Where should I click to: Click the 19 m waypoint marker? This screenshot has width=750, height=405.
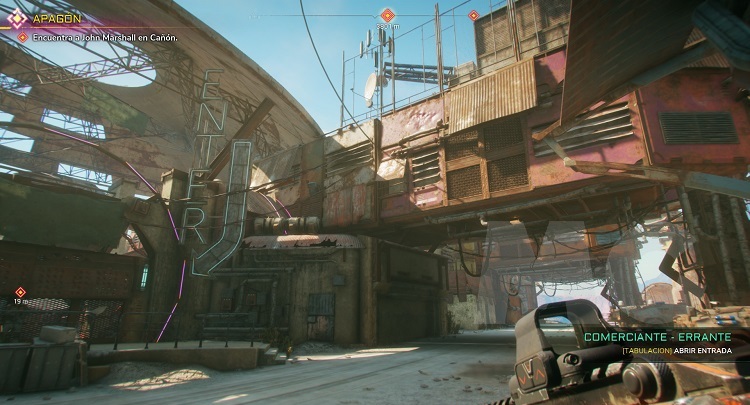click(x=20, y=292)
